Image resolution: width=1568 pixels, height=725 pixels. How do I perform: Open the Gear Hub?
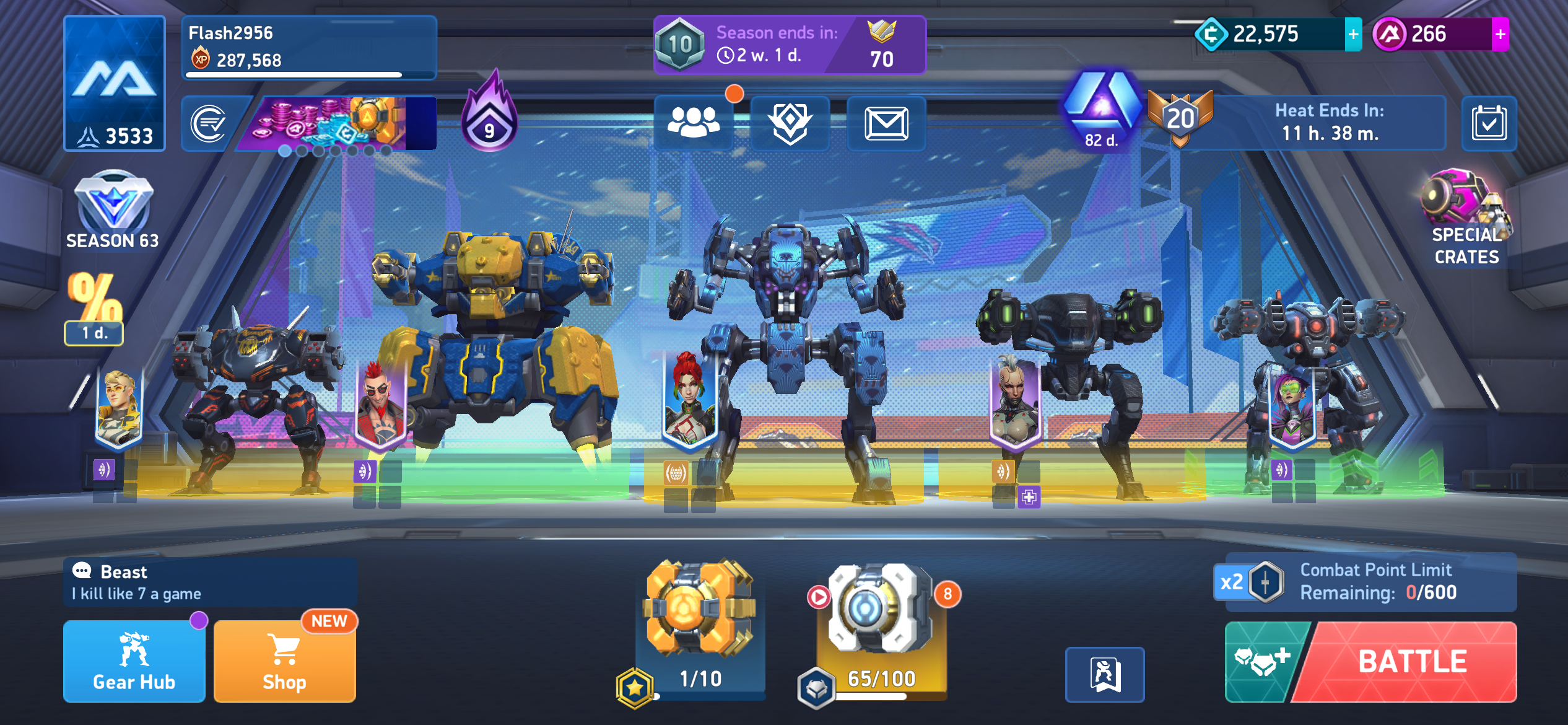pos(134,661)
